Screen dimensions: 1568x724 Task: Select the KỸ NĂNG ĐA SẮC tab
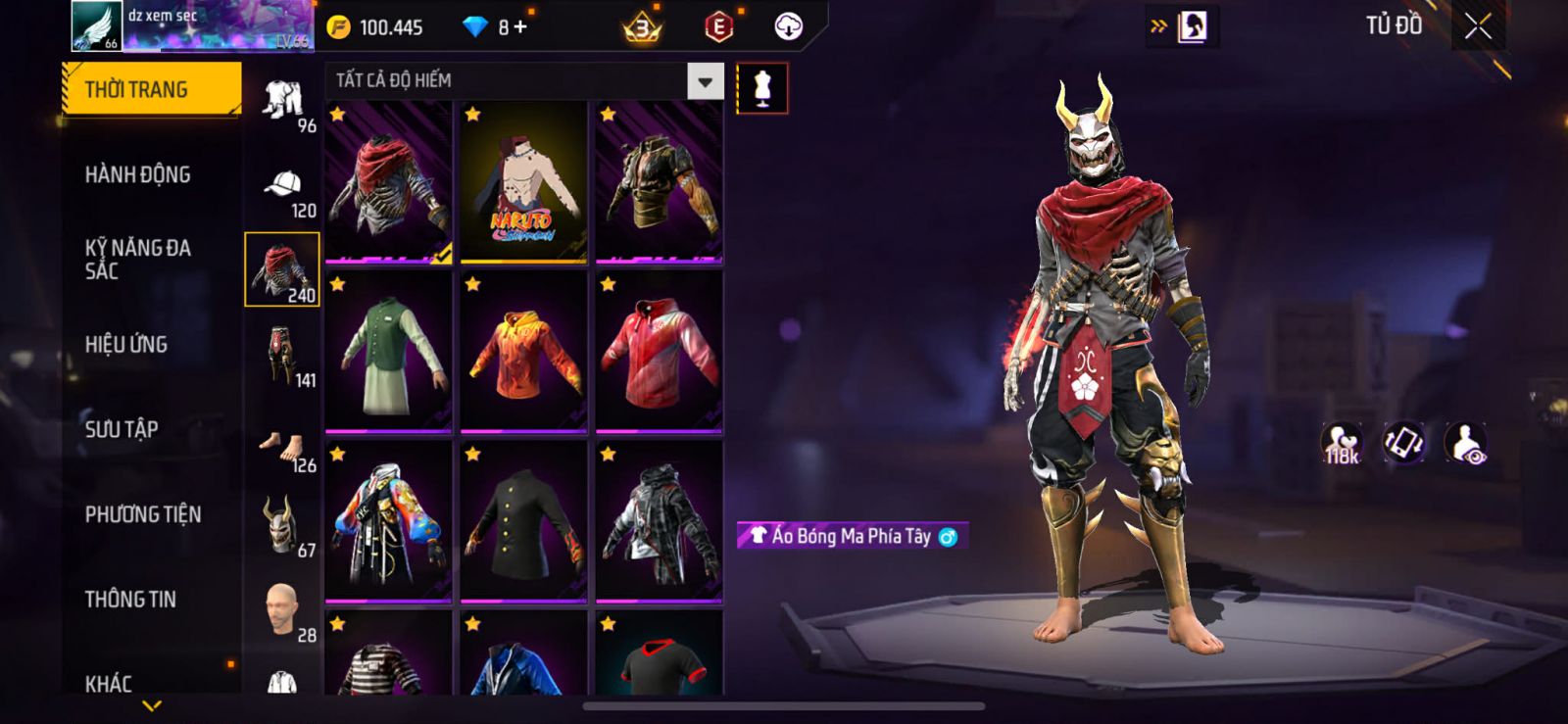(138, 260)
